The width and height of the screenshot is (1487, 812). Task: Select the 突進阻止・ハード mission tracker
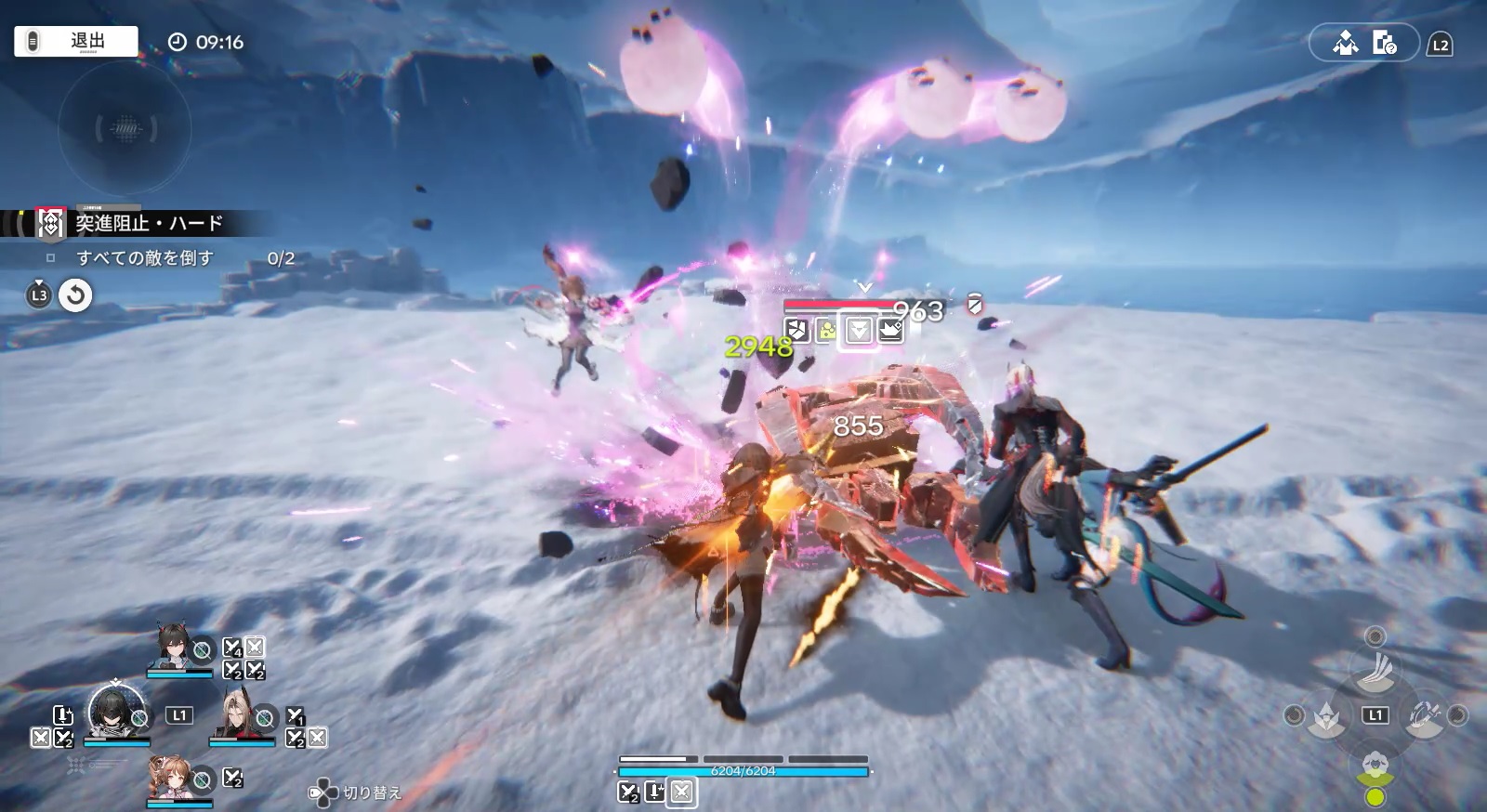click(149, 223)
